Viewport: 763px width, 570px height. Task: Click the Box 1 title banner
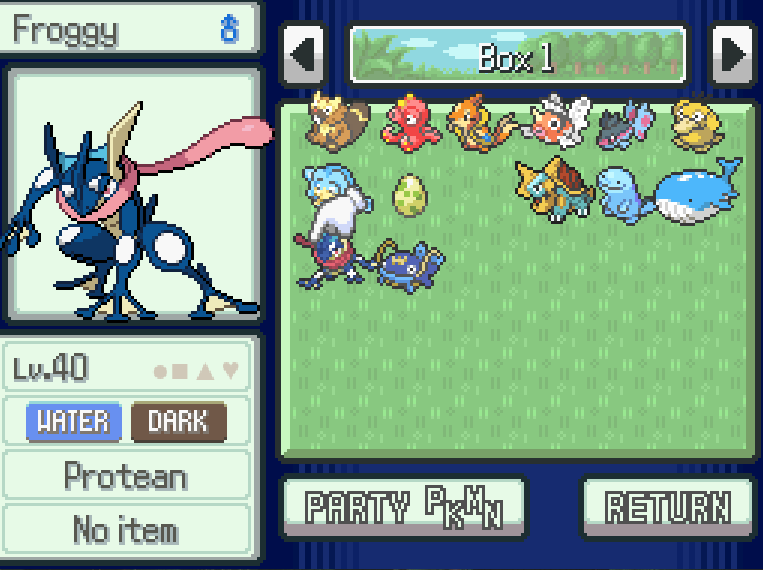point(517,56)
